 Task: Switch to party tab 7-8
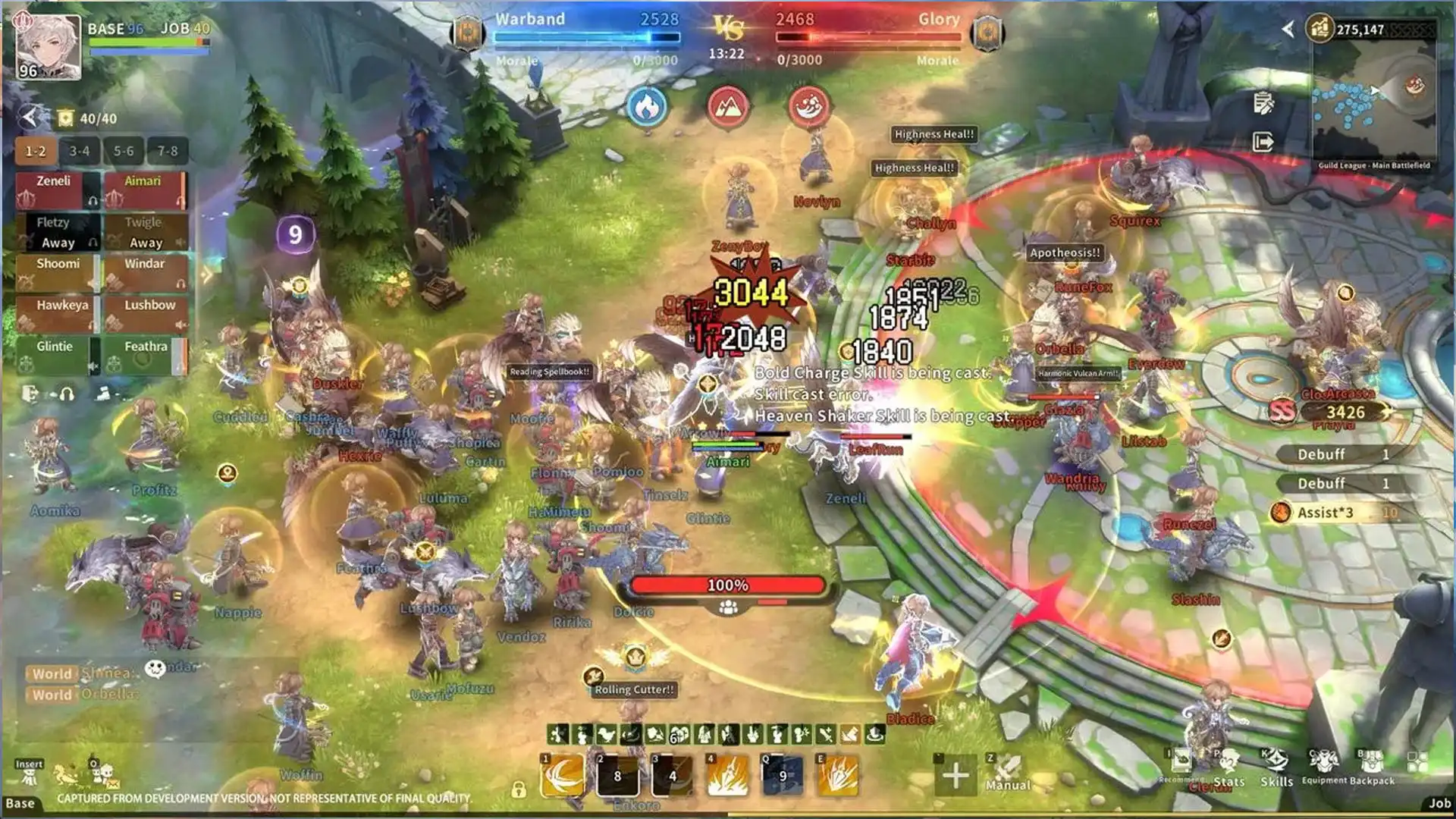point(167,151)
